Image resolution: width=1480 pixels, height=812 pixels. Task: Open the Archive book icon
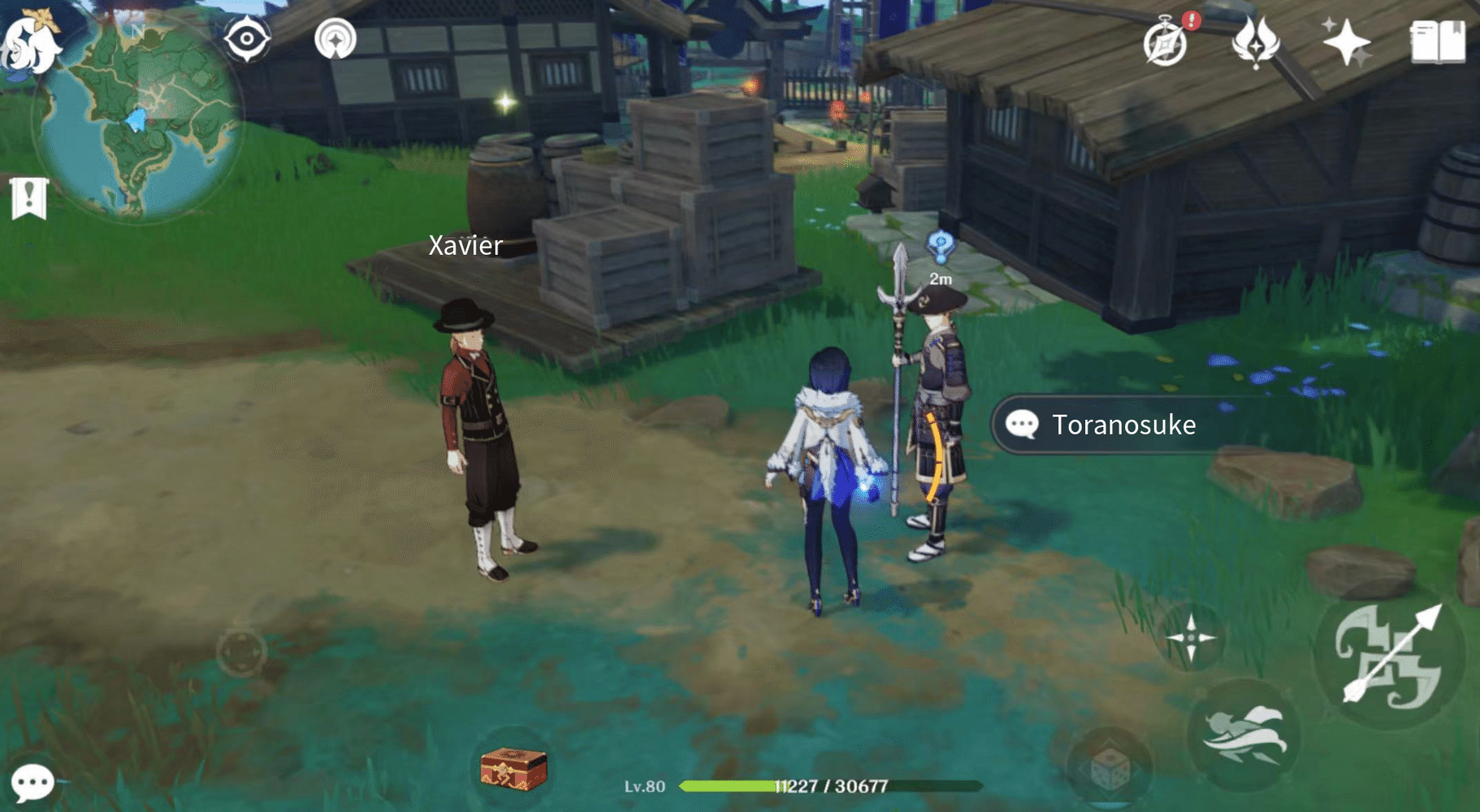coord(1436,42)
